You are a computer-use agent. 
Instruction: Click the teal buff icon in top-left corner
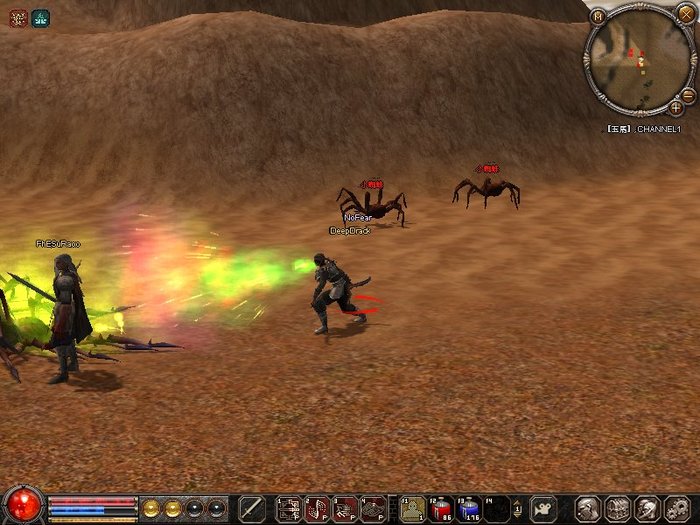(x=39, y=17)
